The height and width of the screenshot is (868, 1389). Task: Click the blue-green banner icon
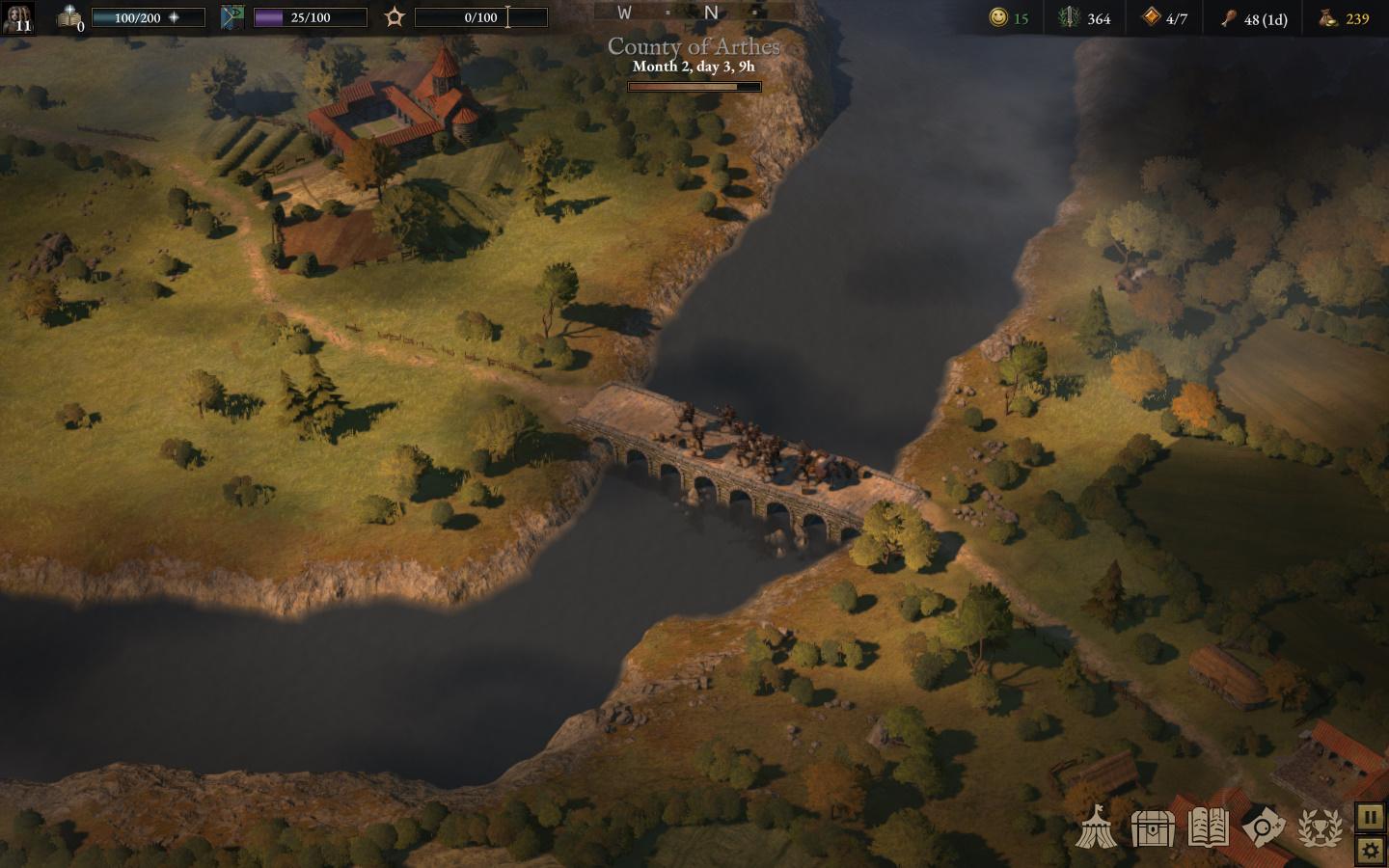click(232, 17)
